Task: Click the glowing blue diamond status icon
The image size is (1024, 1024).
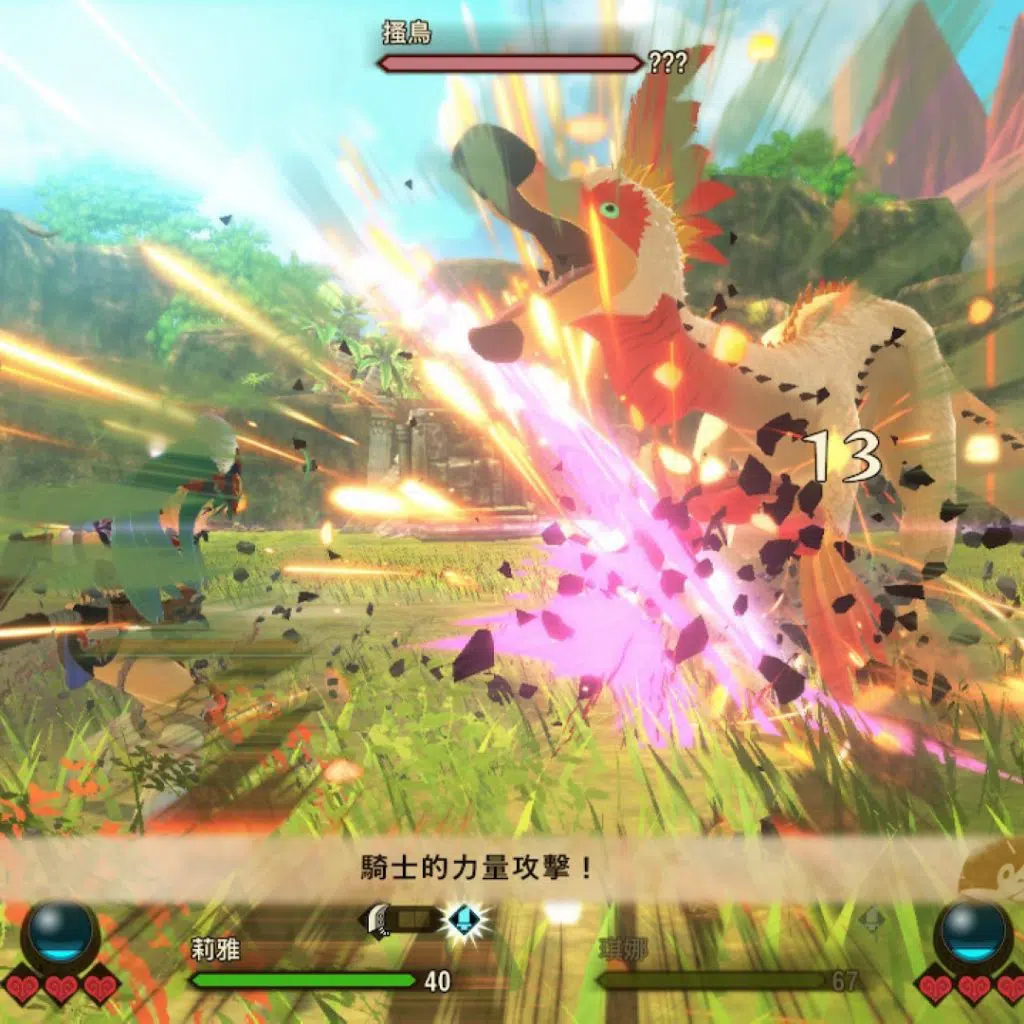Action: [463, 918]
